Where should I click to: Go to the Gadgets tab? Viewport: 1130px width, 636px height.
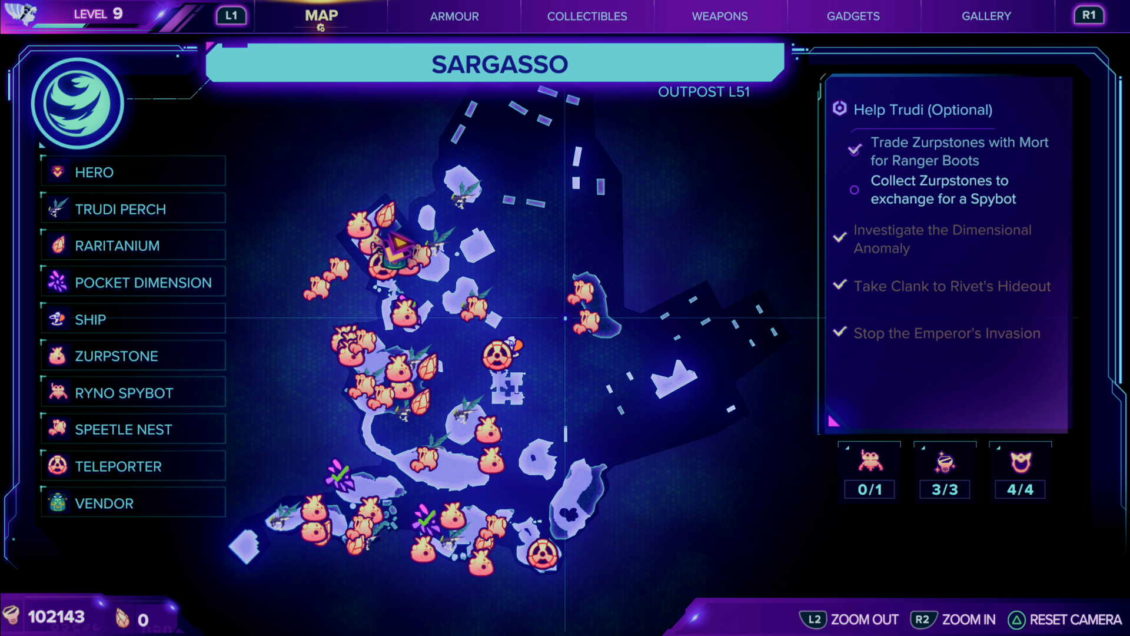pos(853,16)
